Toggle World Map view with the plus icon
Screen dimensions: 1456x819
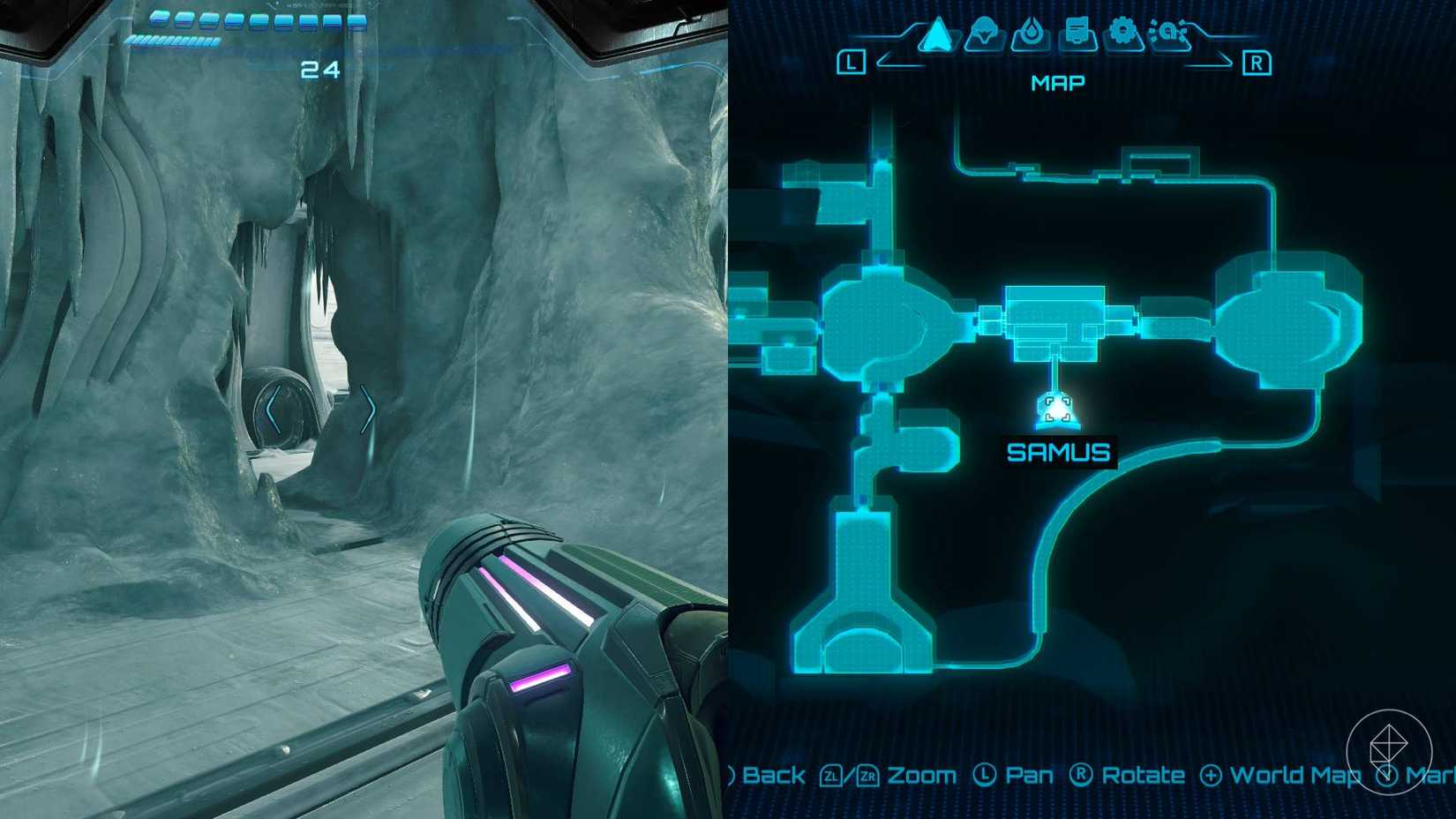point(1210,775)
